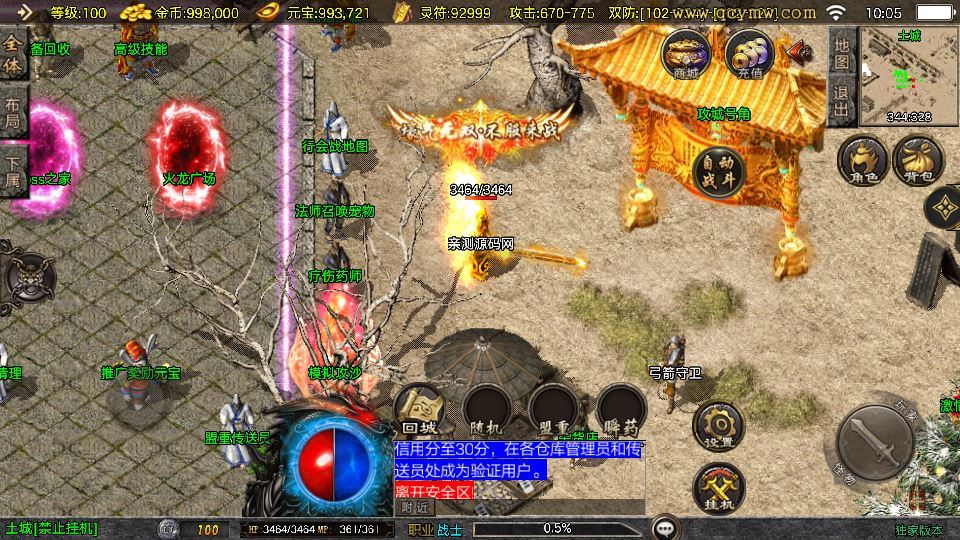Image resolution: width=960 pixels, height=540 pixels.
Task: Use the 瞬药 instant potion slot
Action: click(621, 410)
